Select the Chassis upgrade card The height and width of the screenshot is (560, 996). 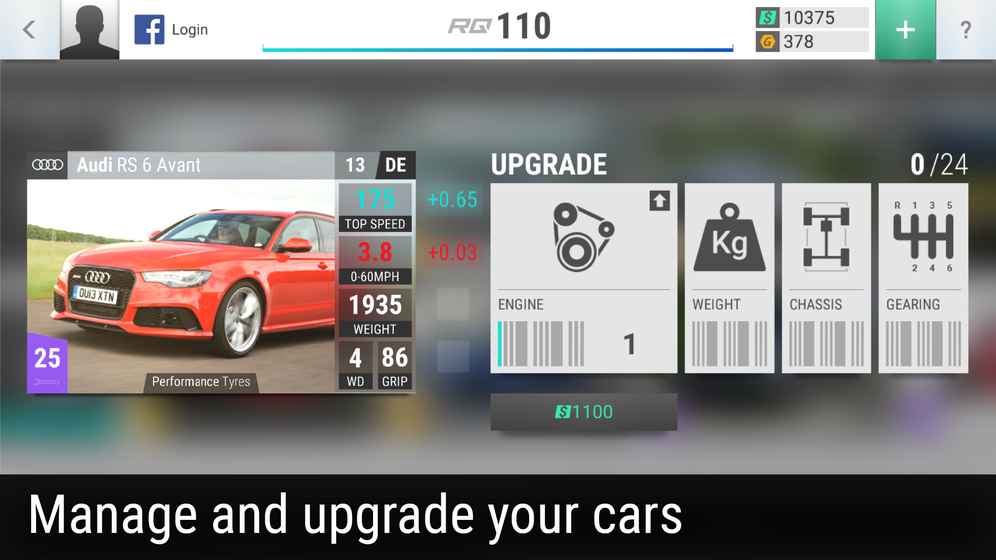pyautogui.click(x=826, y=278)
